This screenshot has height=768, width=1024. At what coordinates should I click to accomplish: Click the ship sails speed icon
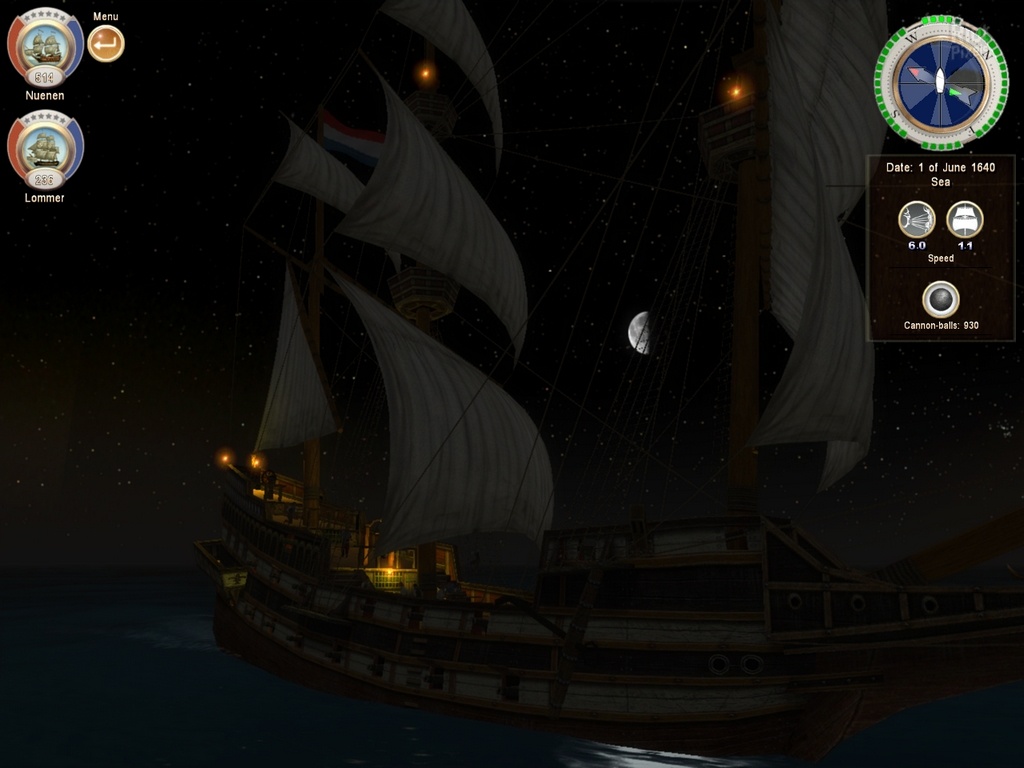965,220
